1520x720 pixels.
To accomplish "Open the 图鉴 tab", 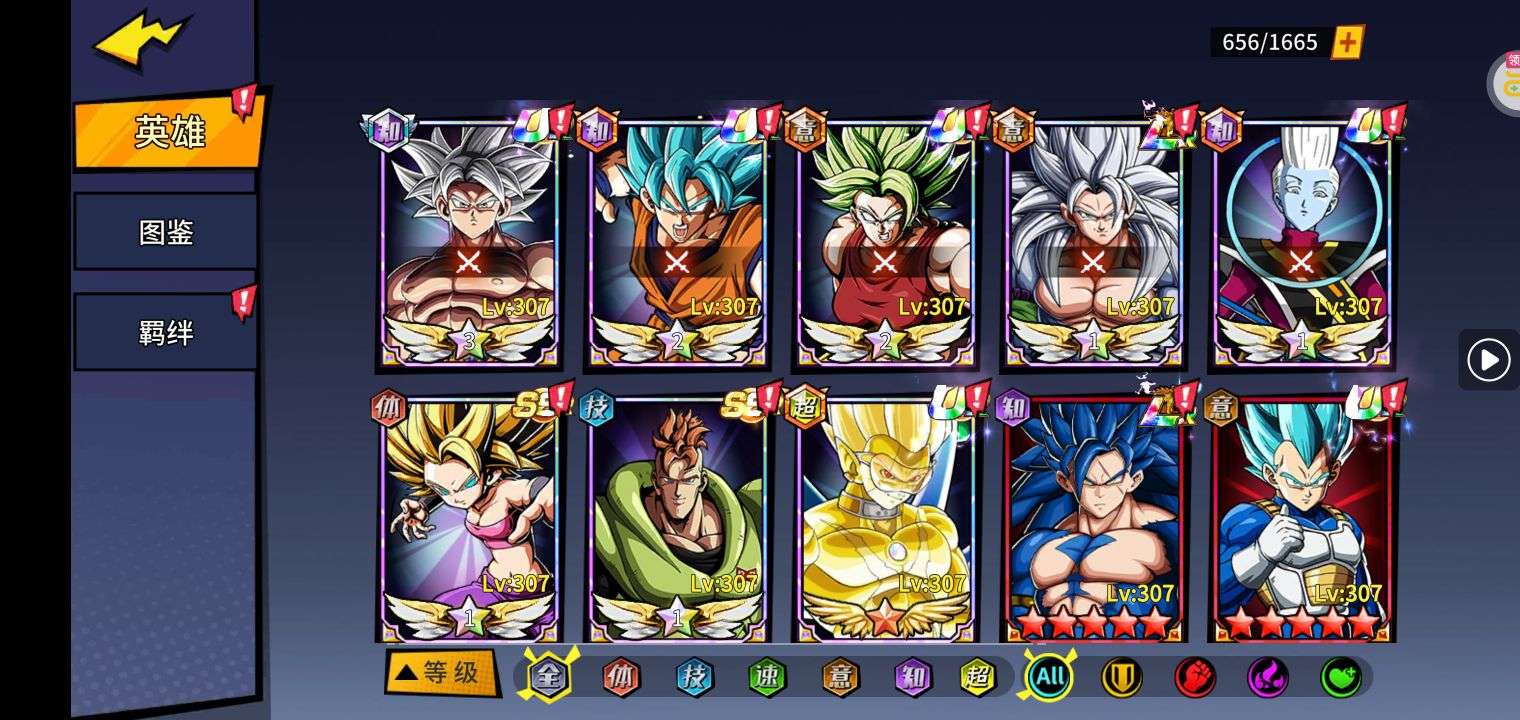I will (166, 232).
